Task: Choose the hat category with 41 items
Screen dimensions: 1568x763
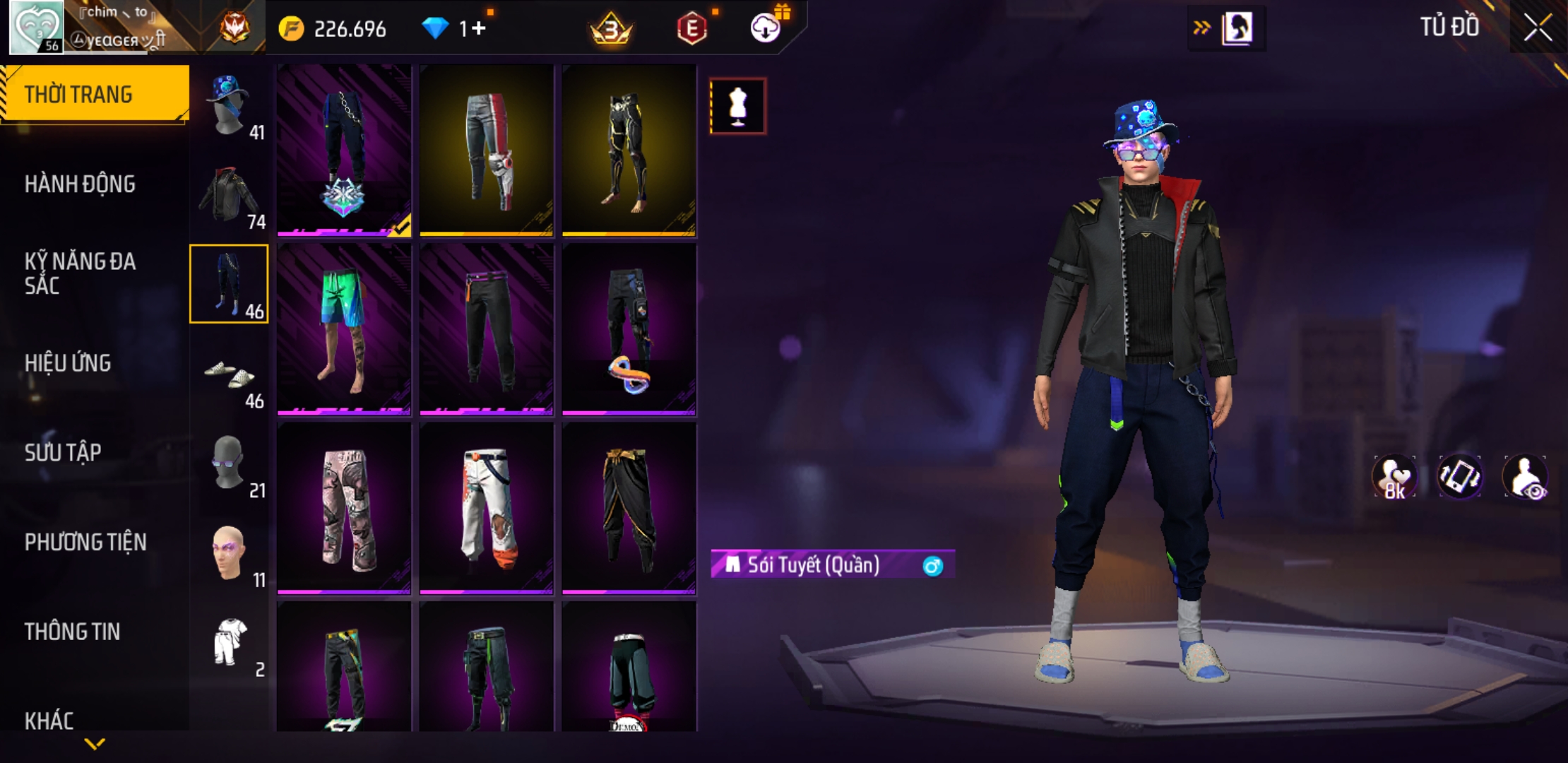Action: (x=230, y=106)
